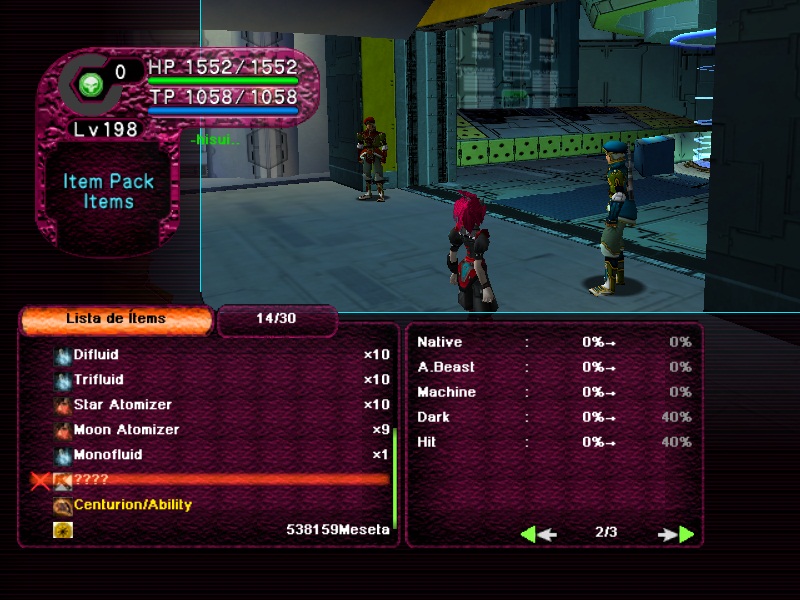The image size is (800, 600).
Task: Open the Lista de Items tab
Action: click(x=116, y=319)
